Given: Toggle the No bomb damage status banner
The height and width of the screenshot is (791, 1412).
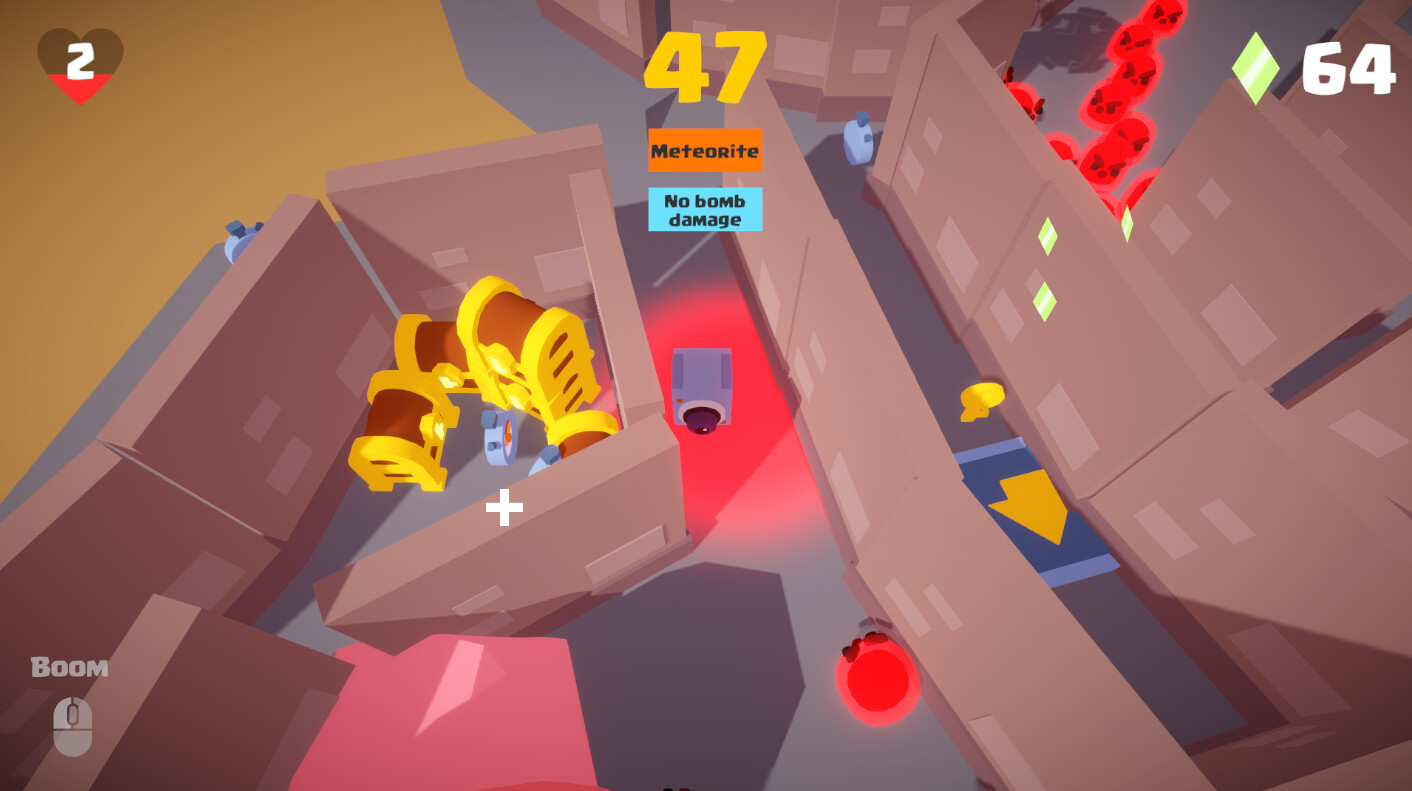Looking at the screenshot, I should pyautogui.click(x=704, y=208).
